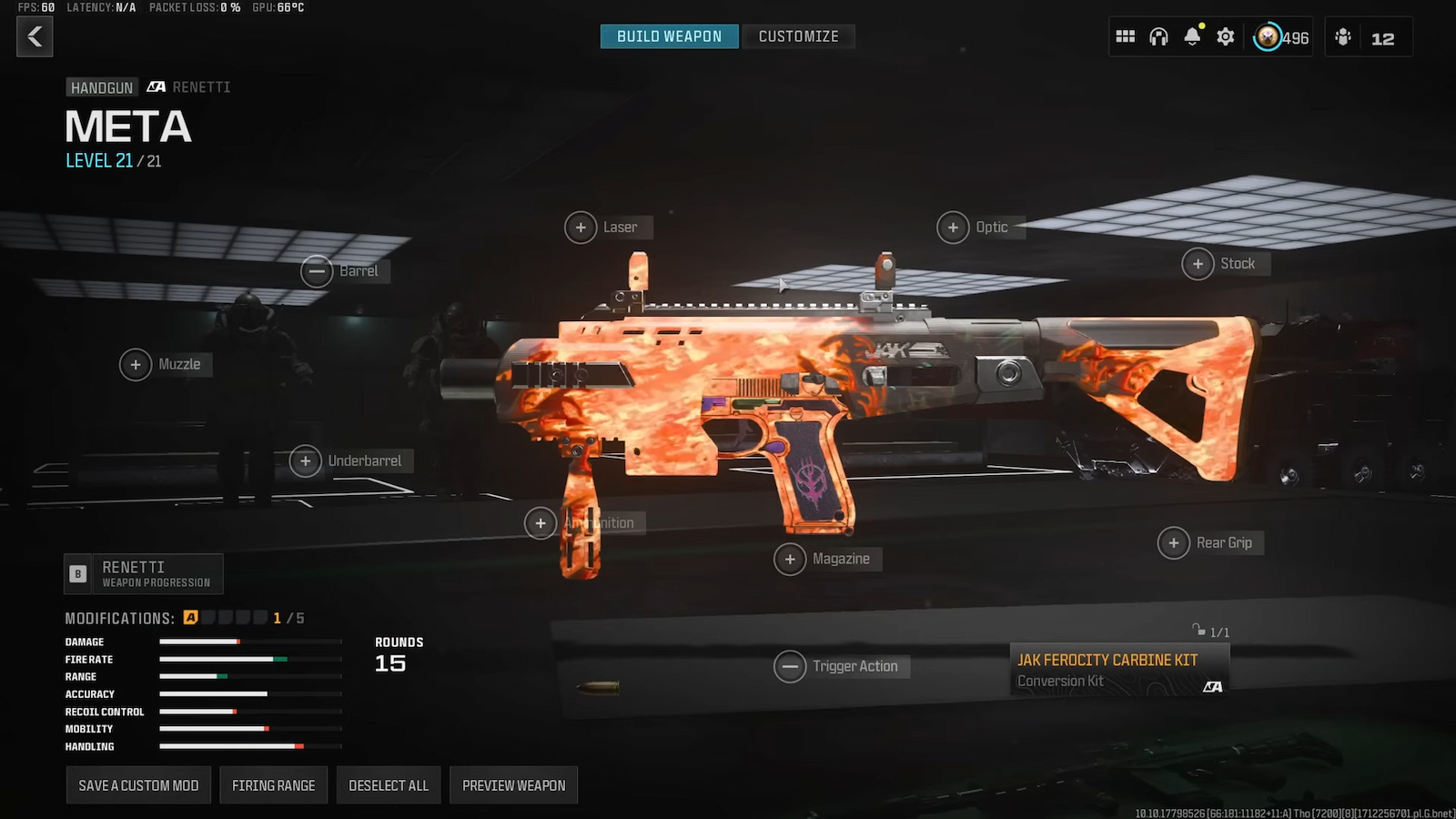Viewport: 1456px width, 819px height.
Task: Click the JAK Ferocity Carbine Kit
Action: 1117,669
